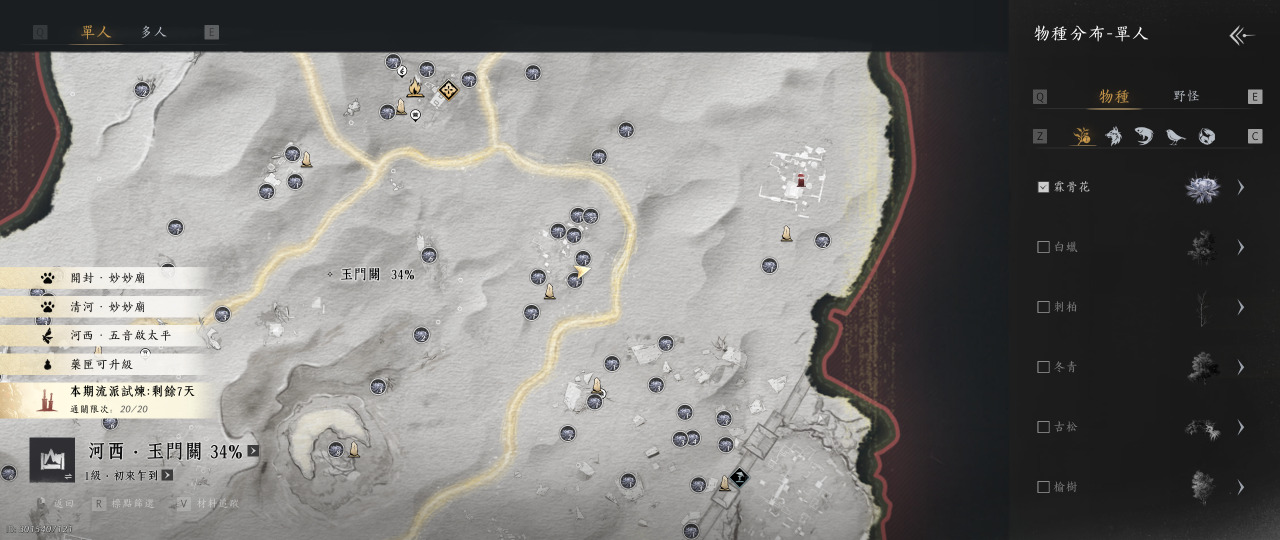
Task: Select the 物種 species tab
Action: click(x=1114, y=96)
